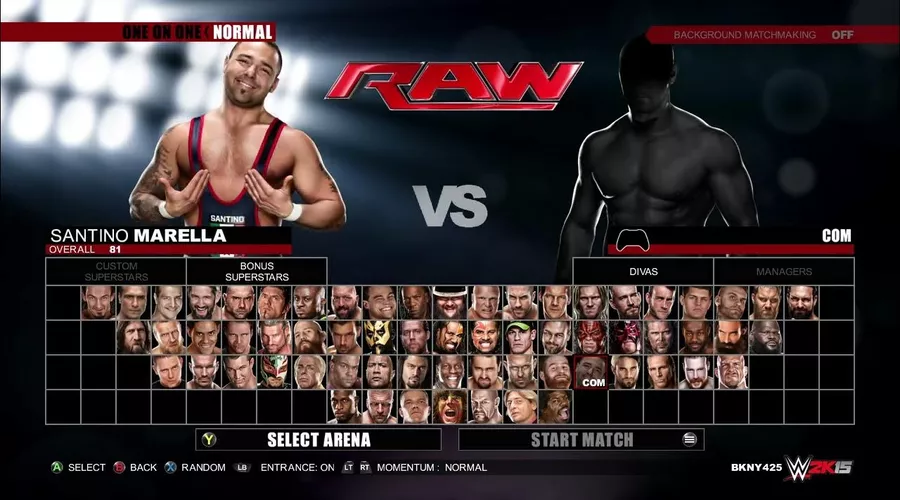Open the Select Arena option

click(x=318, y=439)
